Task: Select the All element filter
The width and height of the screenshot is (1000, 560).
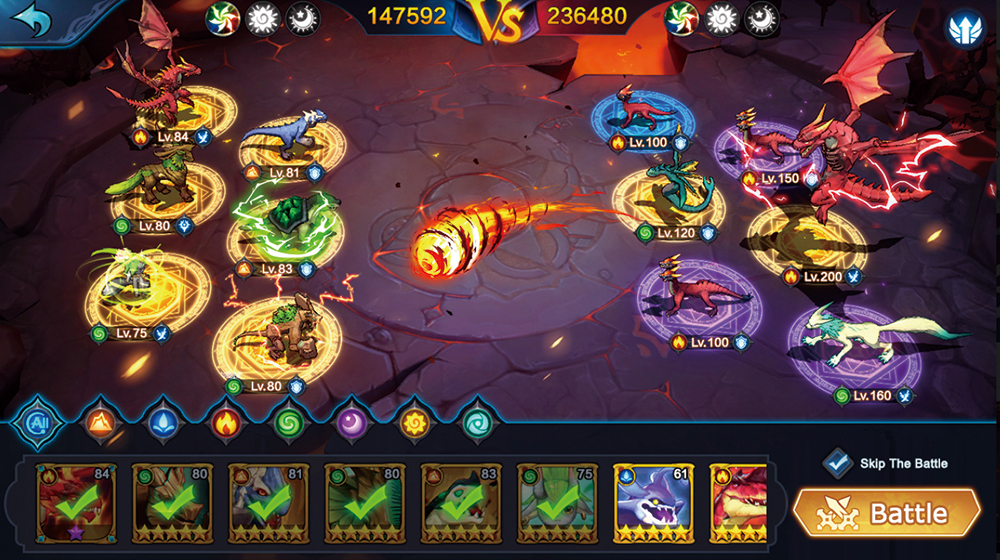Action: (x=40, y=423)
